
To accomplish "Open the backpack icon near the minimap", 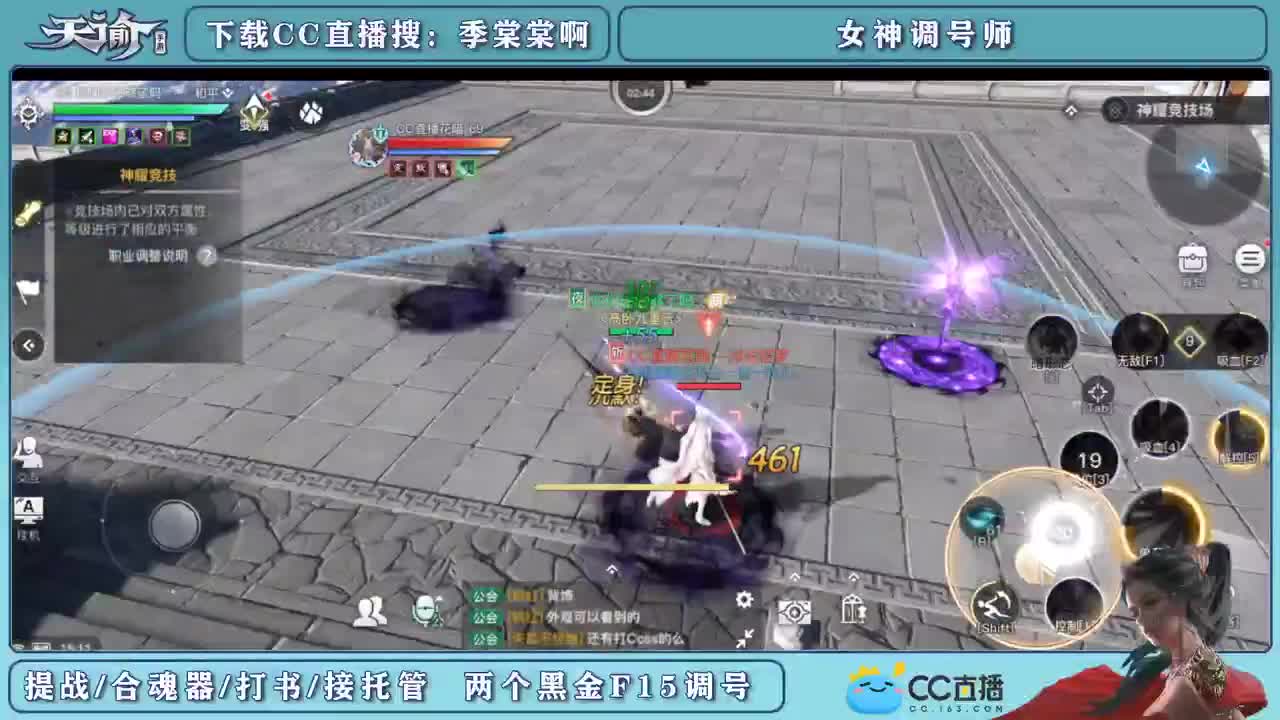I will click(x=1192, y=260).
